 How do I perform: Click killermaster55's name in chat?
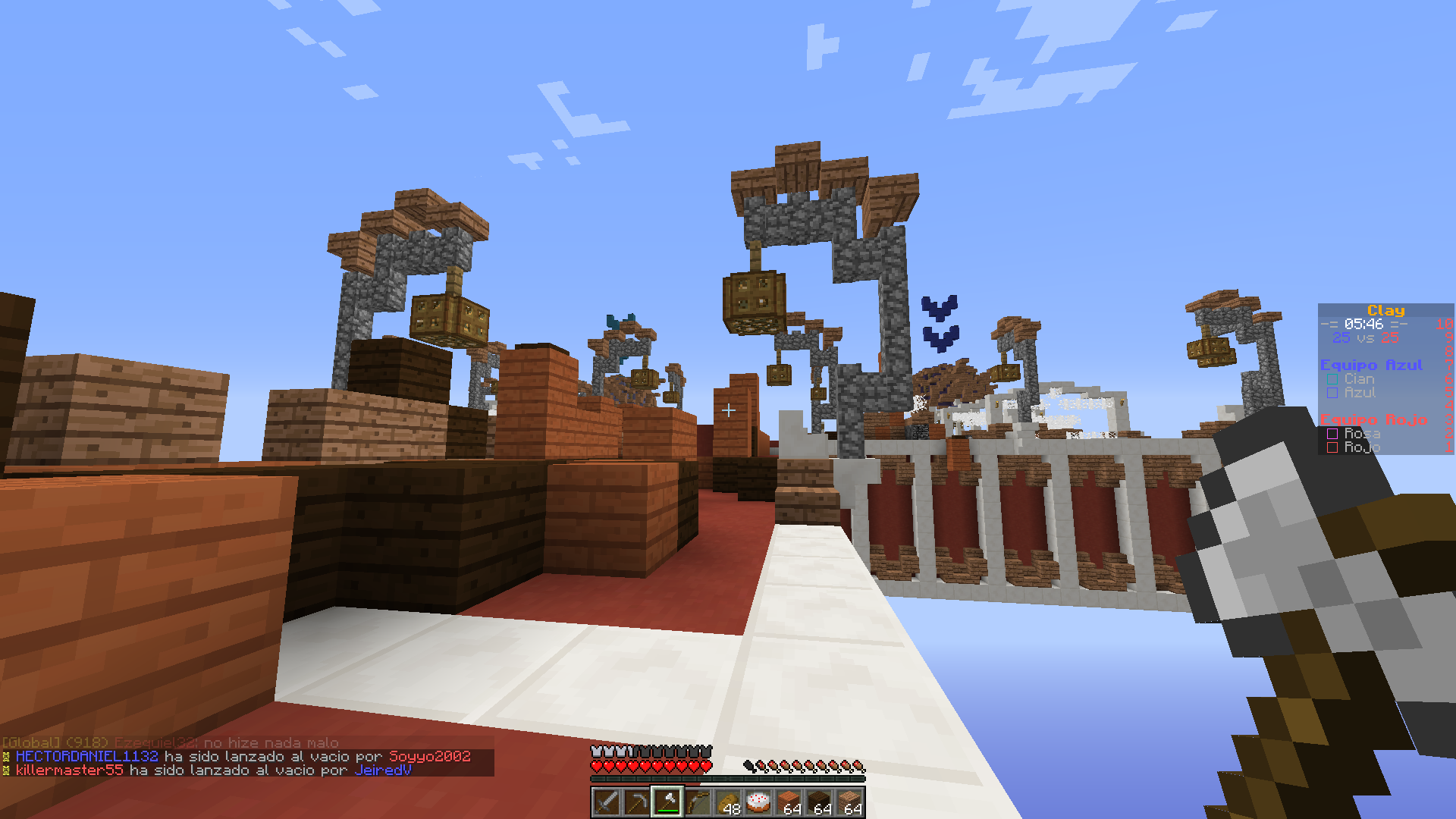pos(70,770)
